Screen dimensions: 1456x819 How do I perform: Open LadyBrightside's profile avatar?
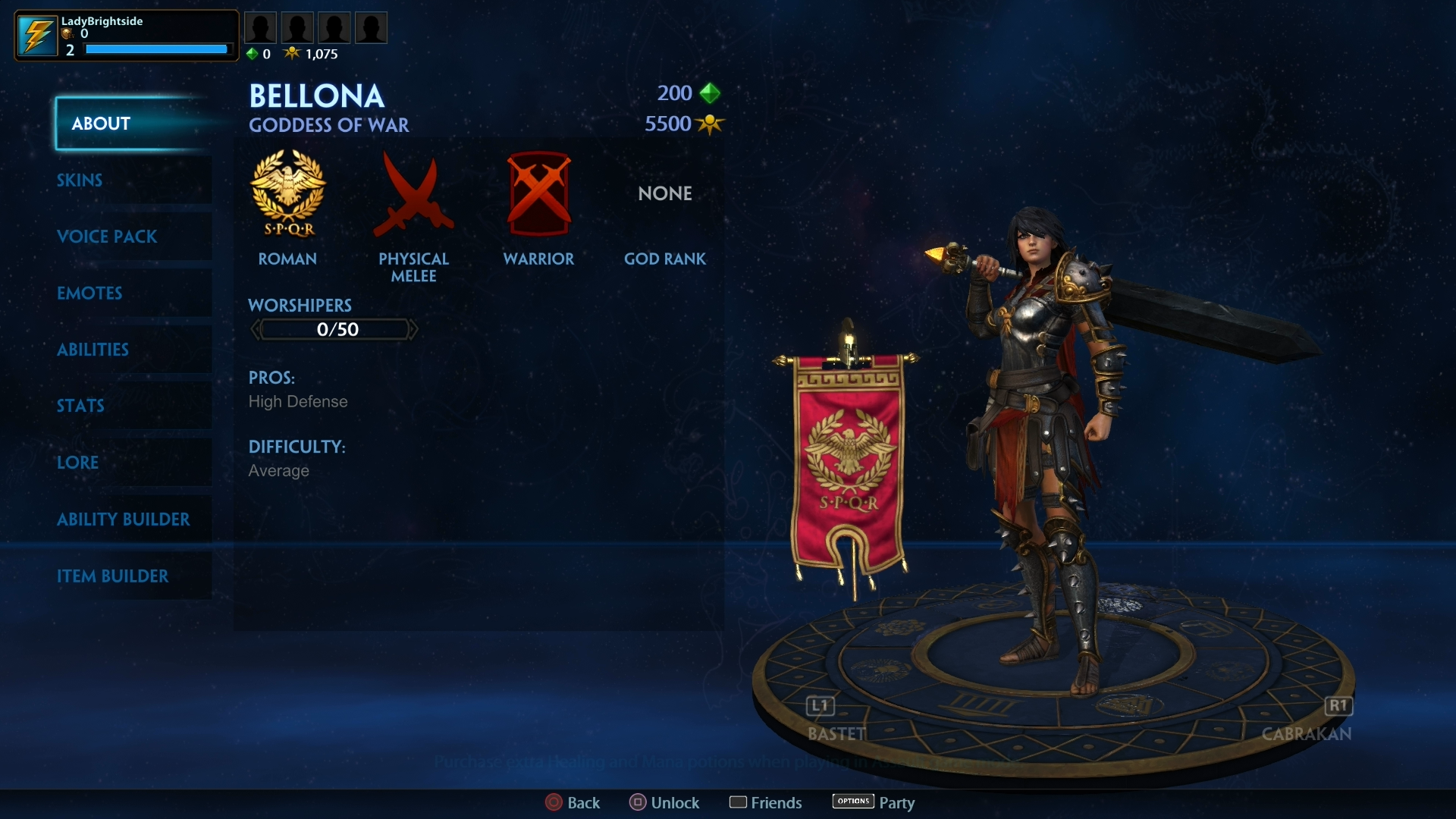pos(37,35)
